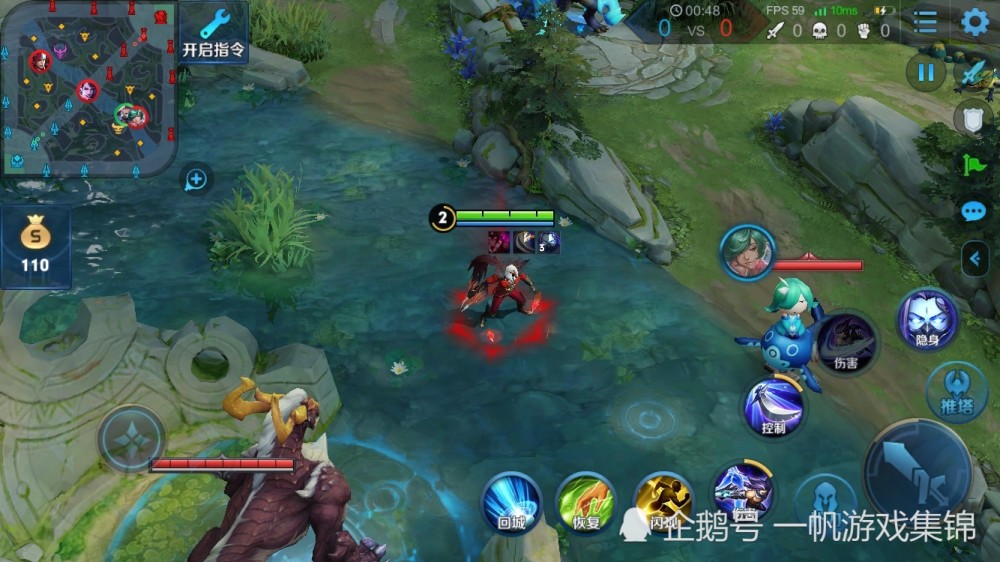The image size is (1000, 562).
Task: Use the 恢复 heal spell
Action: [586, 501]
